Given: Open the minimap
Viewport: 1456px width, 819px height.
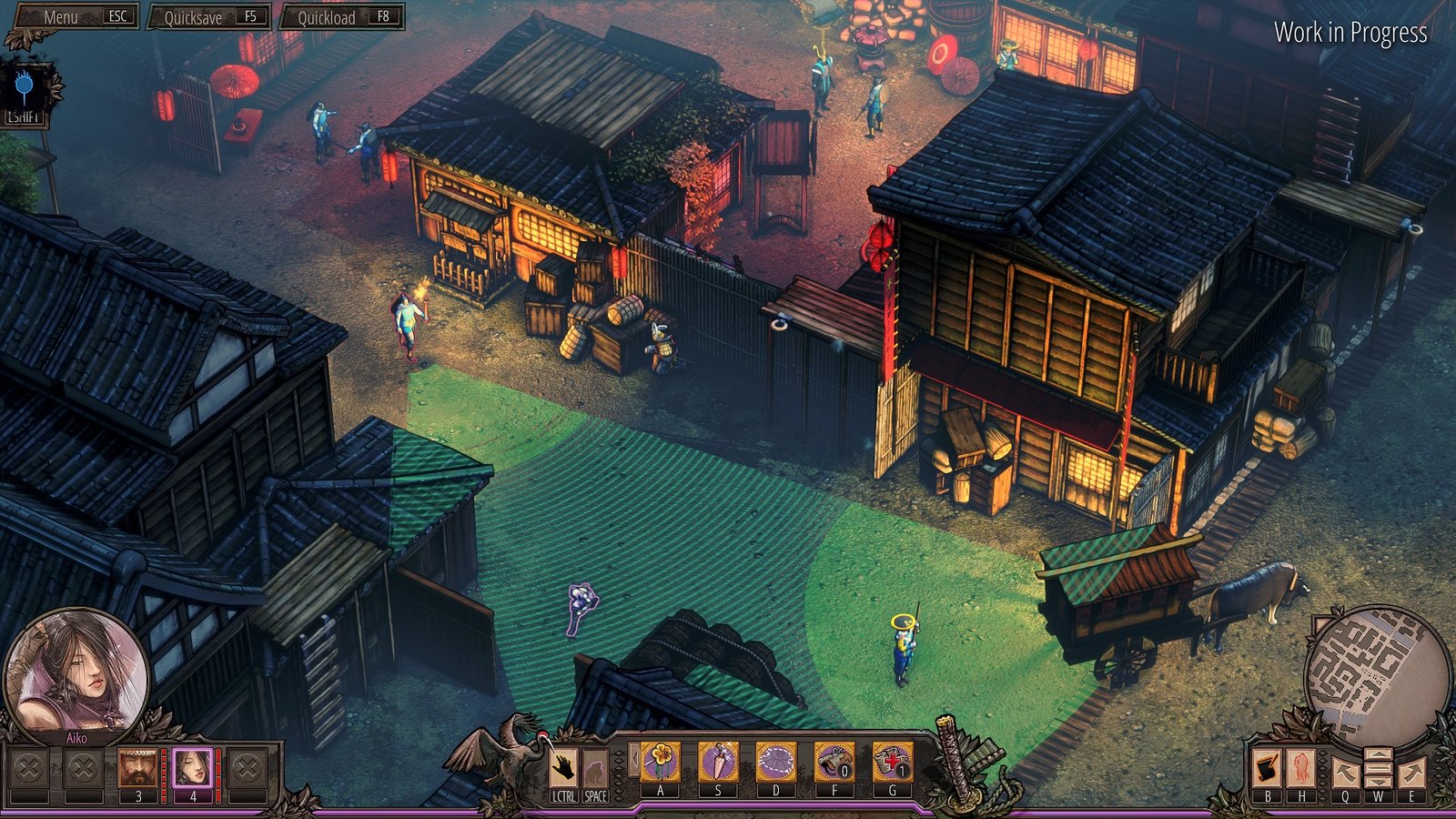Looking at the screenshot, I should click(1377, 669).
